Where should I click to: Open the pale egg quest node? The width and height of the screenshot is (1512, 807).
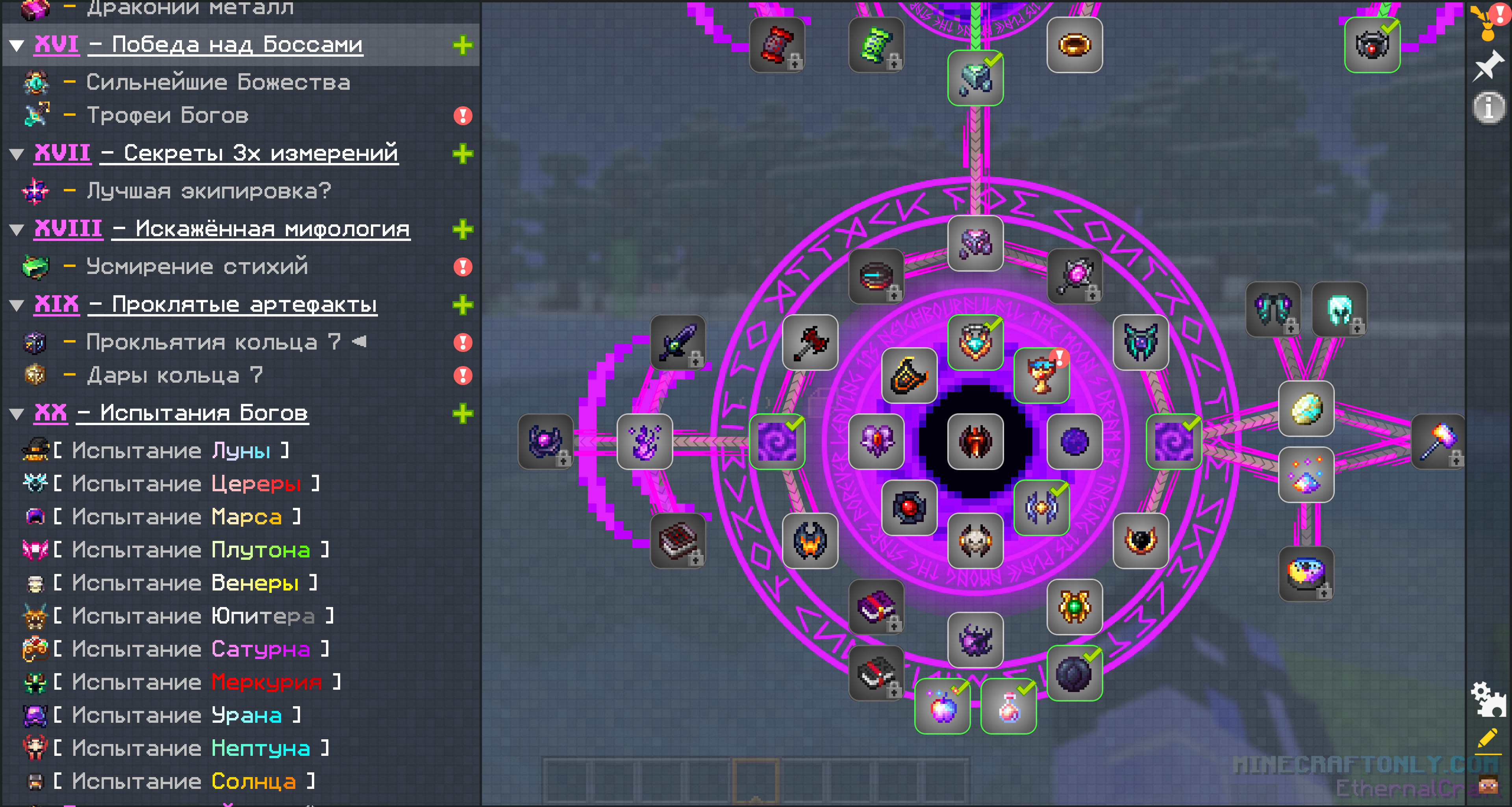pos(1306,409)
